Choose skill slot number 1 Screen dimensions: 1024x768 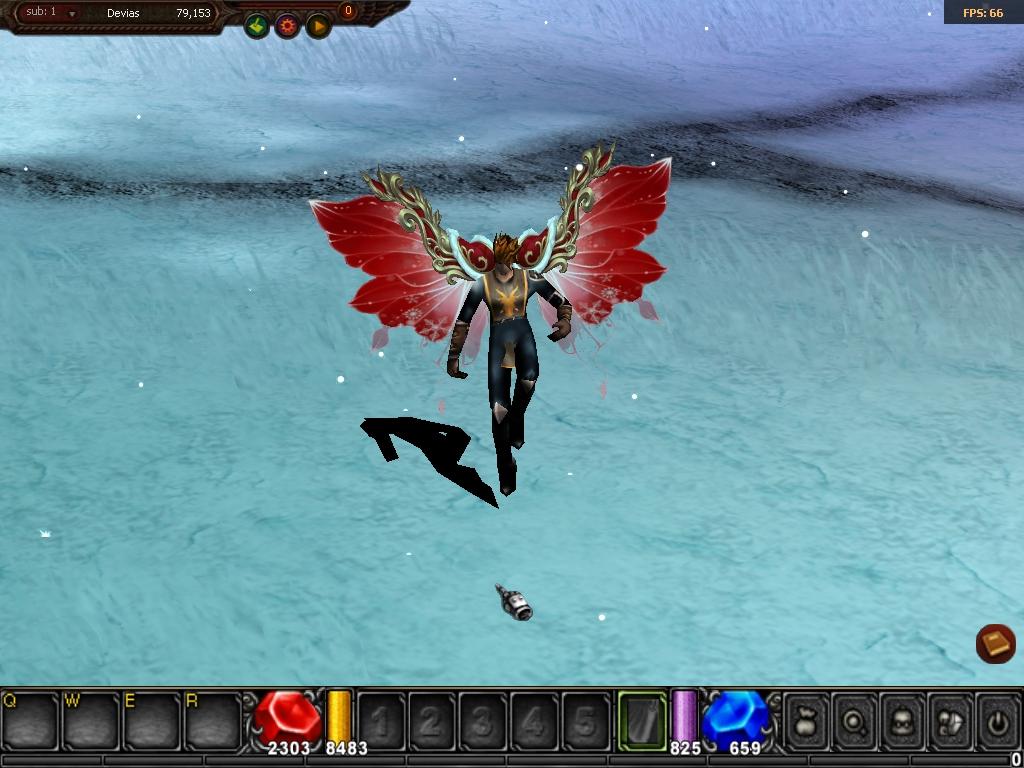click(x=381, y=720)
